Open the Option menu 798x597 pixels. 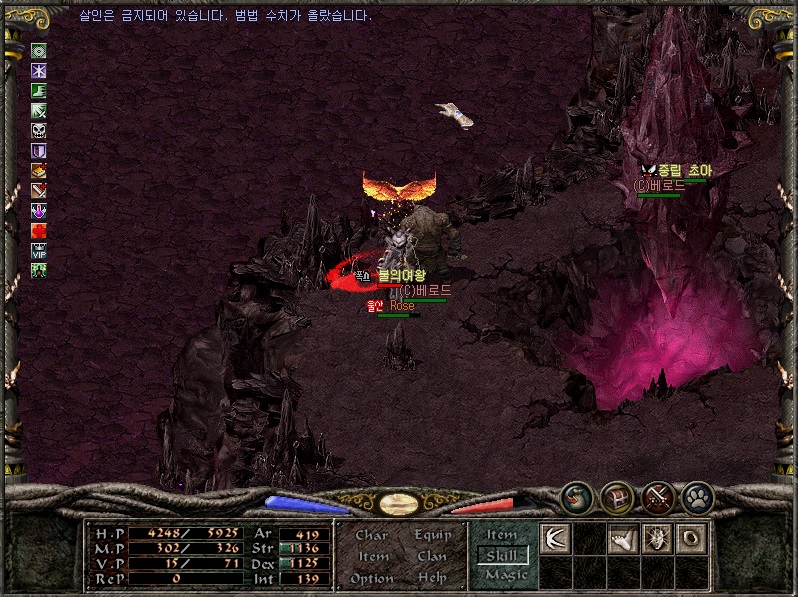point(372,578)
